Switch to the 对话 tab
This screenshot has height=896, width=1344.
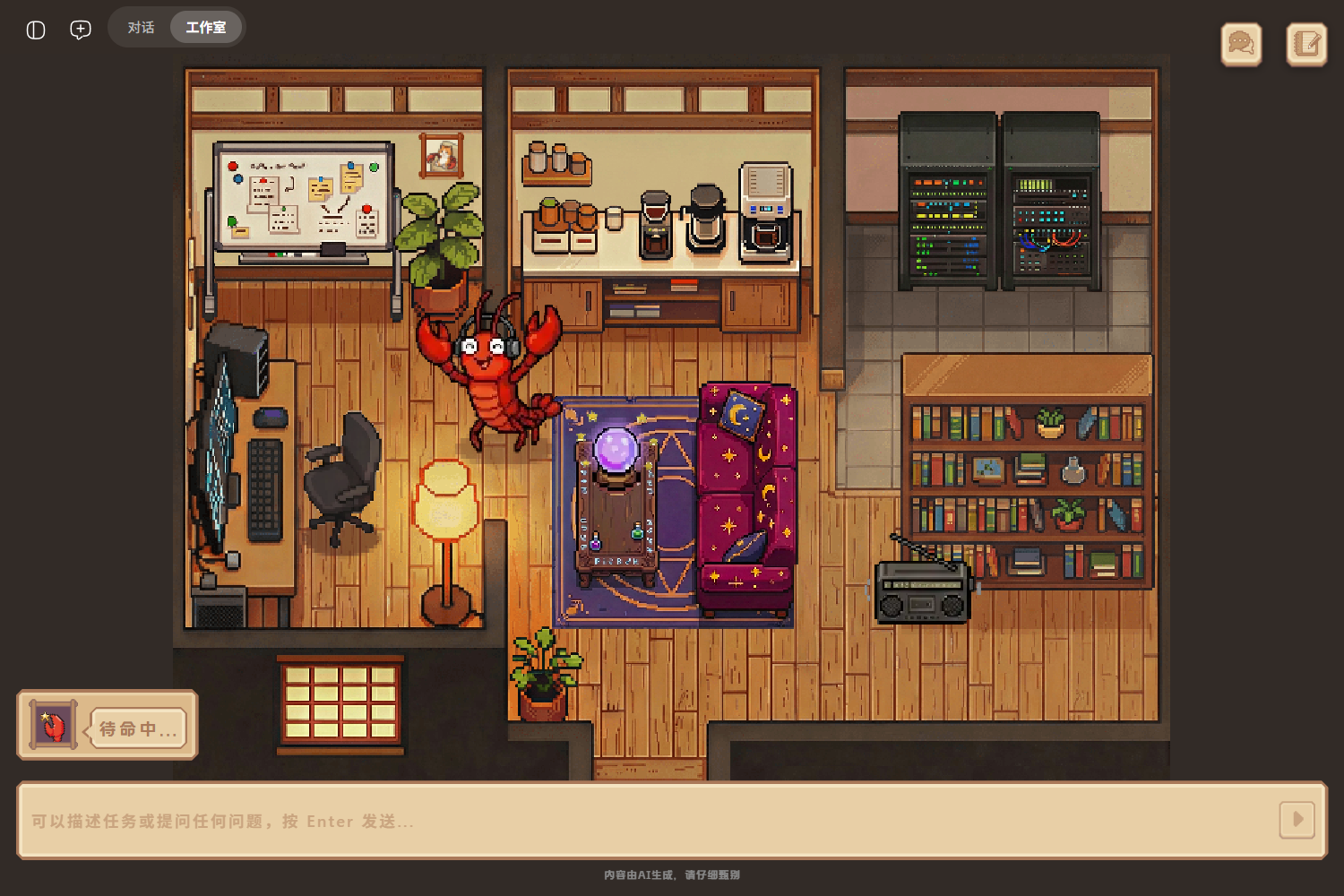pyautogui.click(x=141, y=28)
